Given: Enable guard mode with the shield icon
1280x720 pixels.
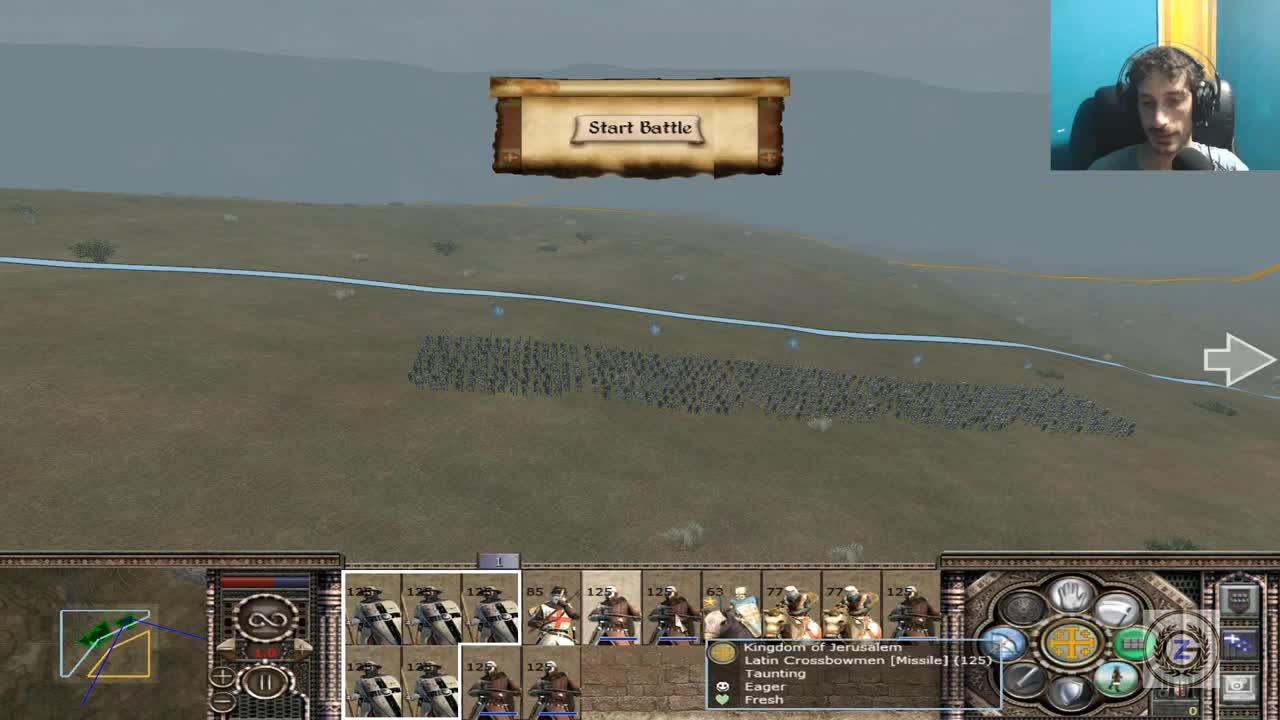Looking at the screenshot, I should pos(1071,688).
